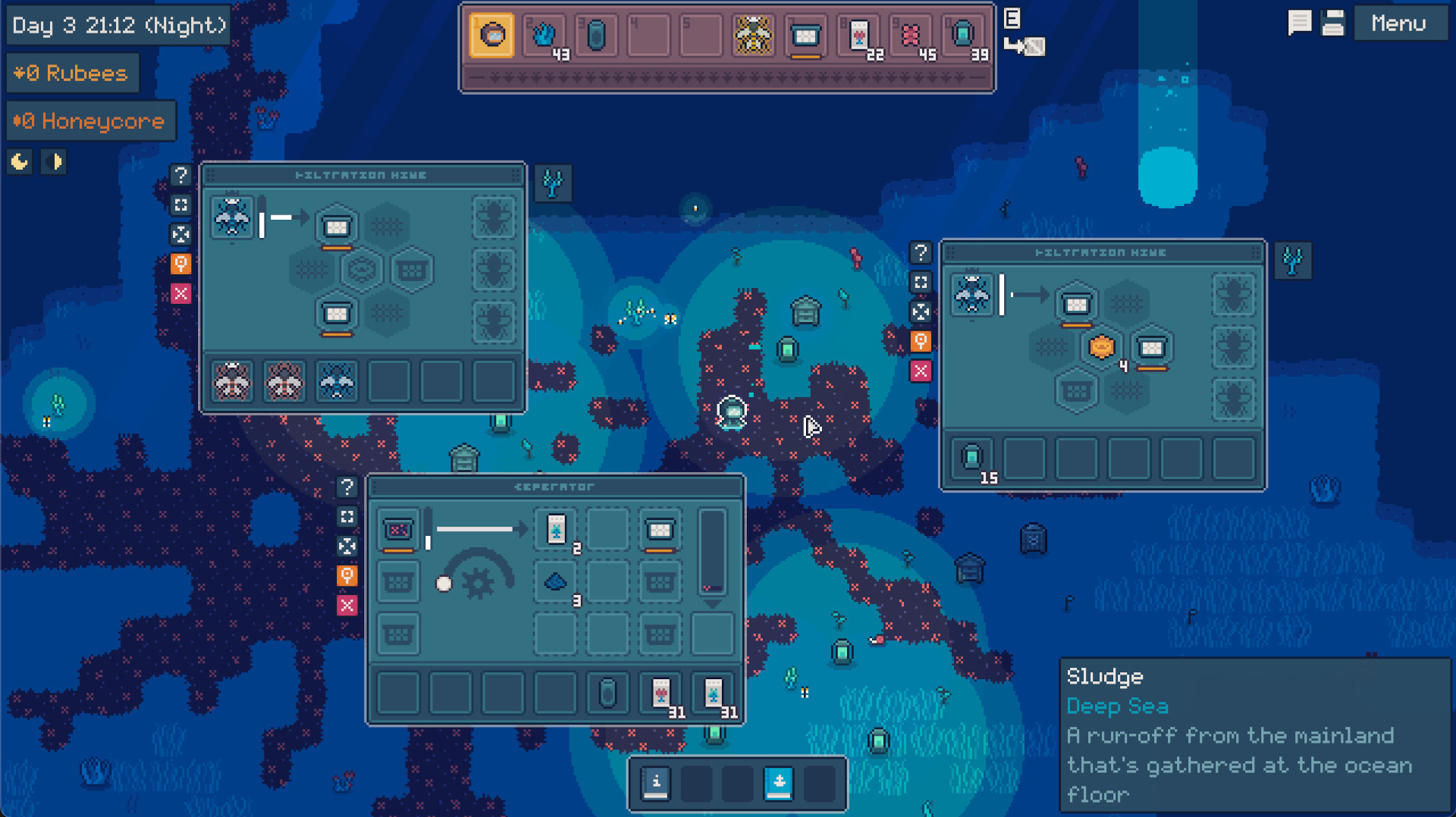The height and width of the screenshot is (817, 1456).
Task: Pick the red item stack of 45
Action: point(911,35)
